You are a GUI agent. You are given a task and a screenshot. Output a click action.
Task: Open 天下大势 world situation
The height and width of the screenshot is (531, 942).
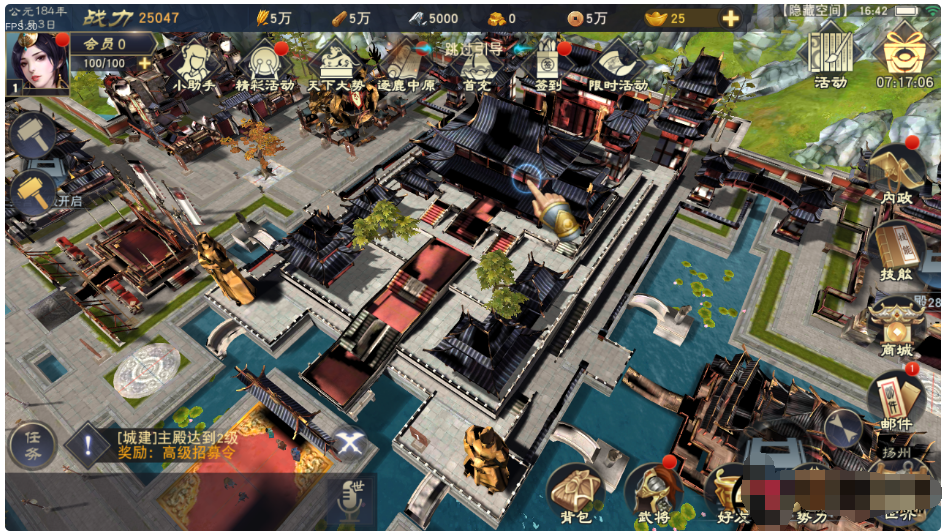tap(333, 66)
